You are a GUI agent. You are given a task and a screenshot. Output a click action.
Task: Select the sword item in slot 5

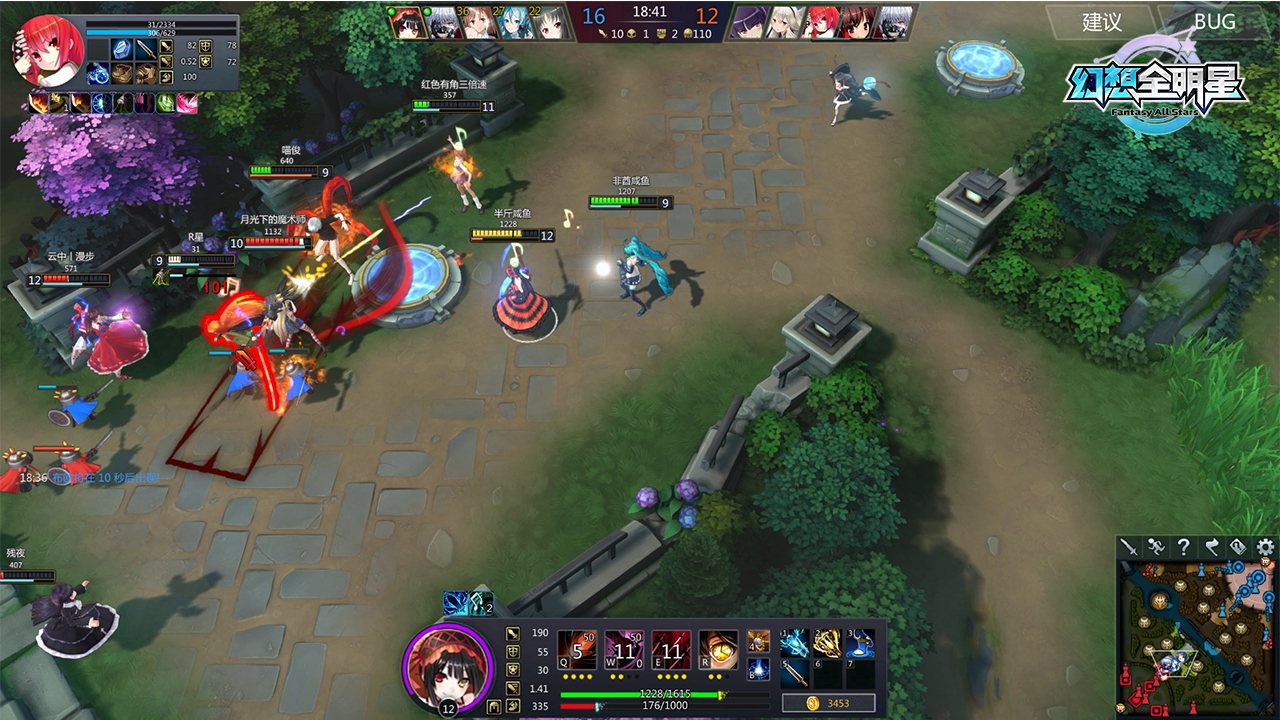(795, 673)
